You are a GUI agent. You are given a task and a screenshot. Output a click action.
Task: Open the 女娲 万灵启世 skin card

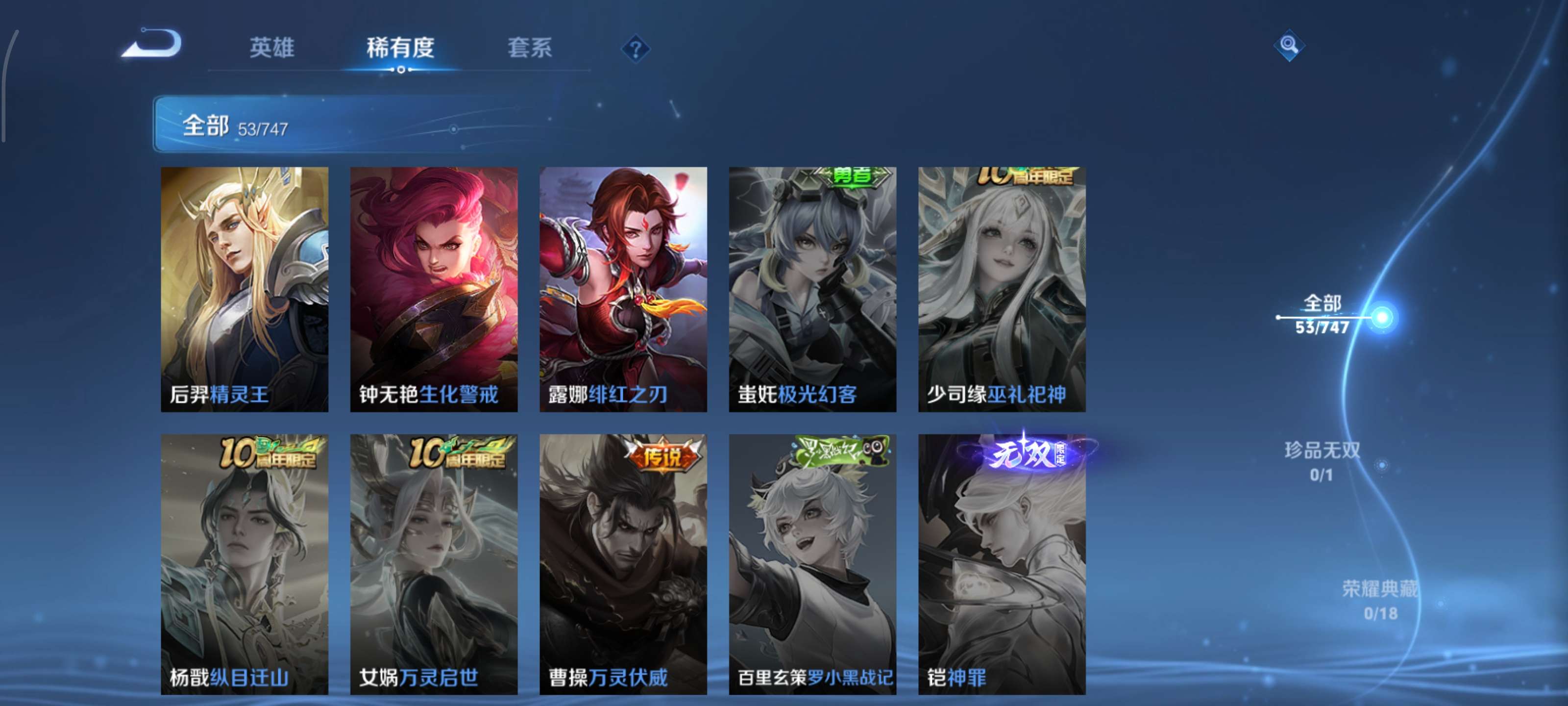(x=433, y=563)
